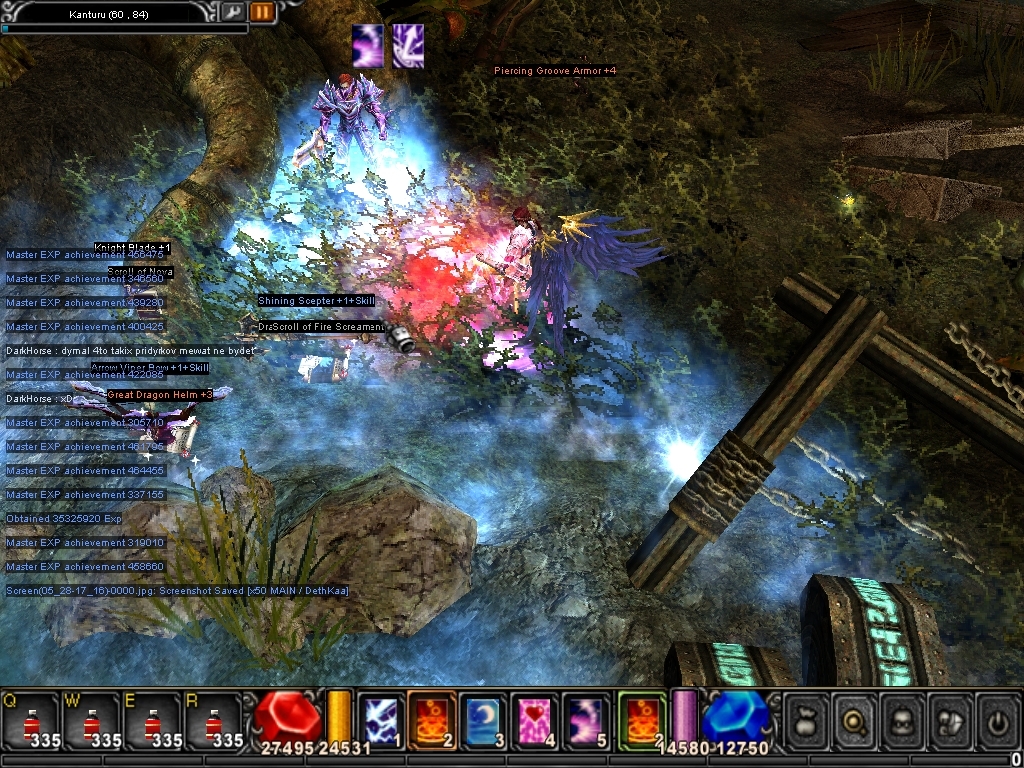Use the red potion in slot R

coord(214,722)
